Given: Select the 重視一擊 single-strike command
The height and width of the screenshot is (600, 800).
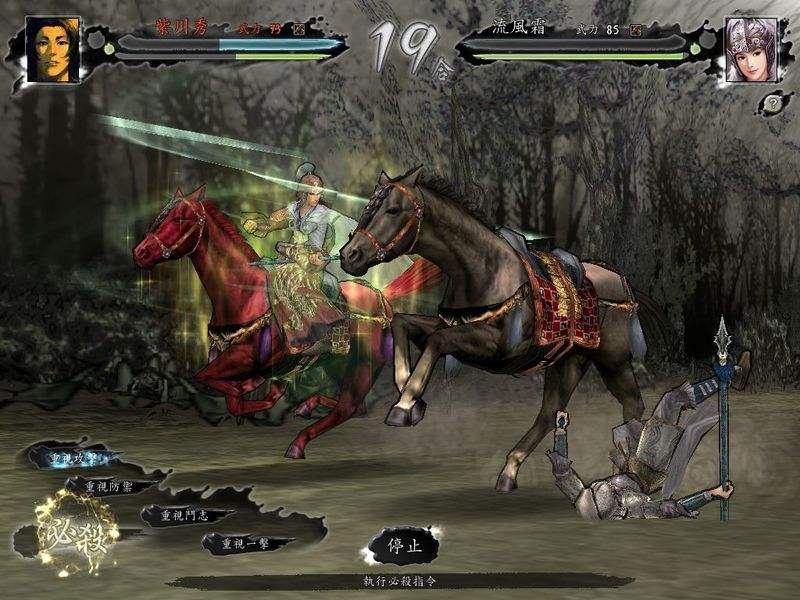Looking at the screenshot, I should tap(243, 543).
